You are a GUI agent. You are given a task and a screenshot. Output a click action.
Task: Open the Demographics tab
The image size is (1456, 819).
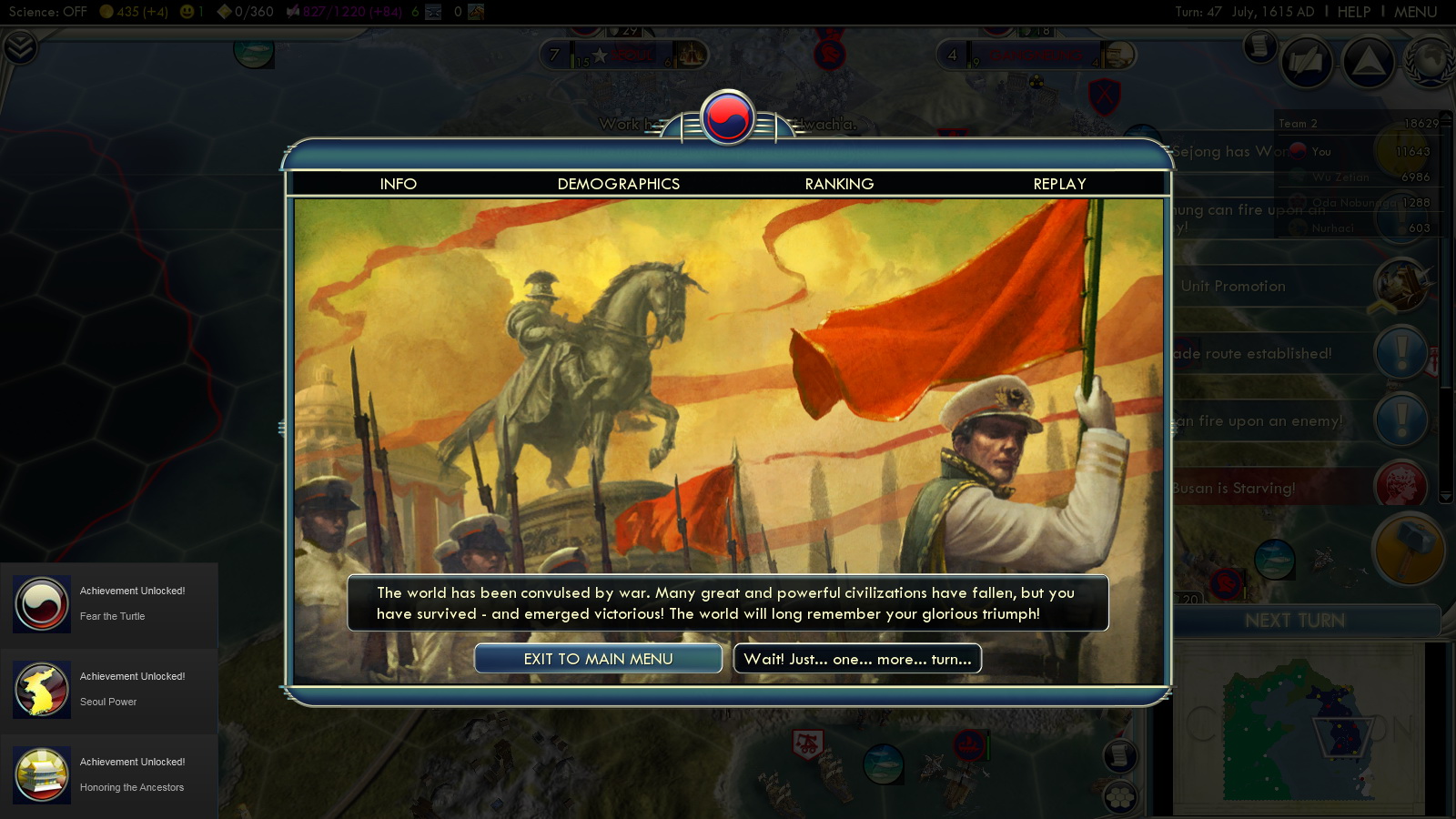[618, 184]
